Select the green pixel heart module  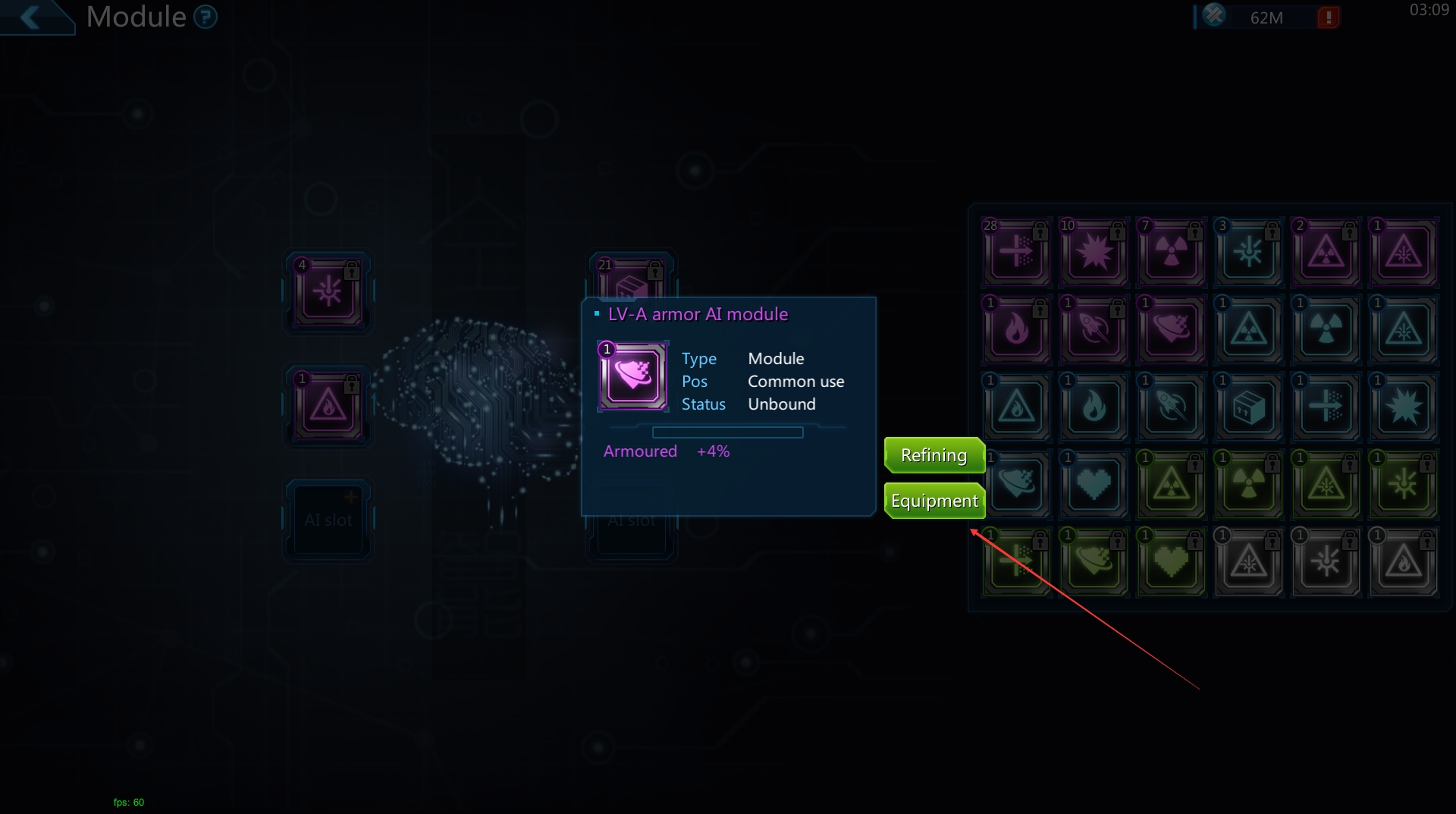click(x=1171, y=562)
